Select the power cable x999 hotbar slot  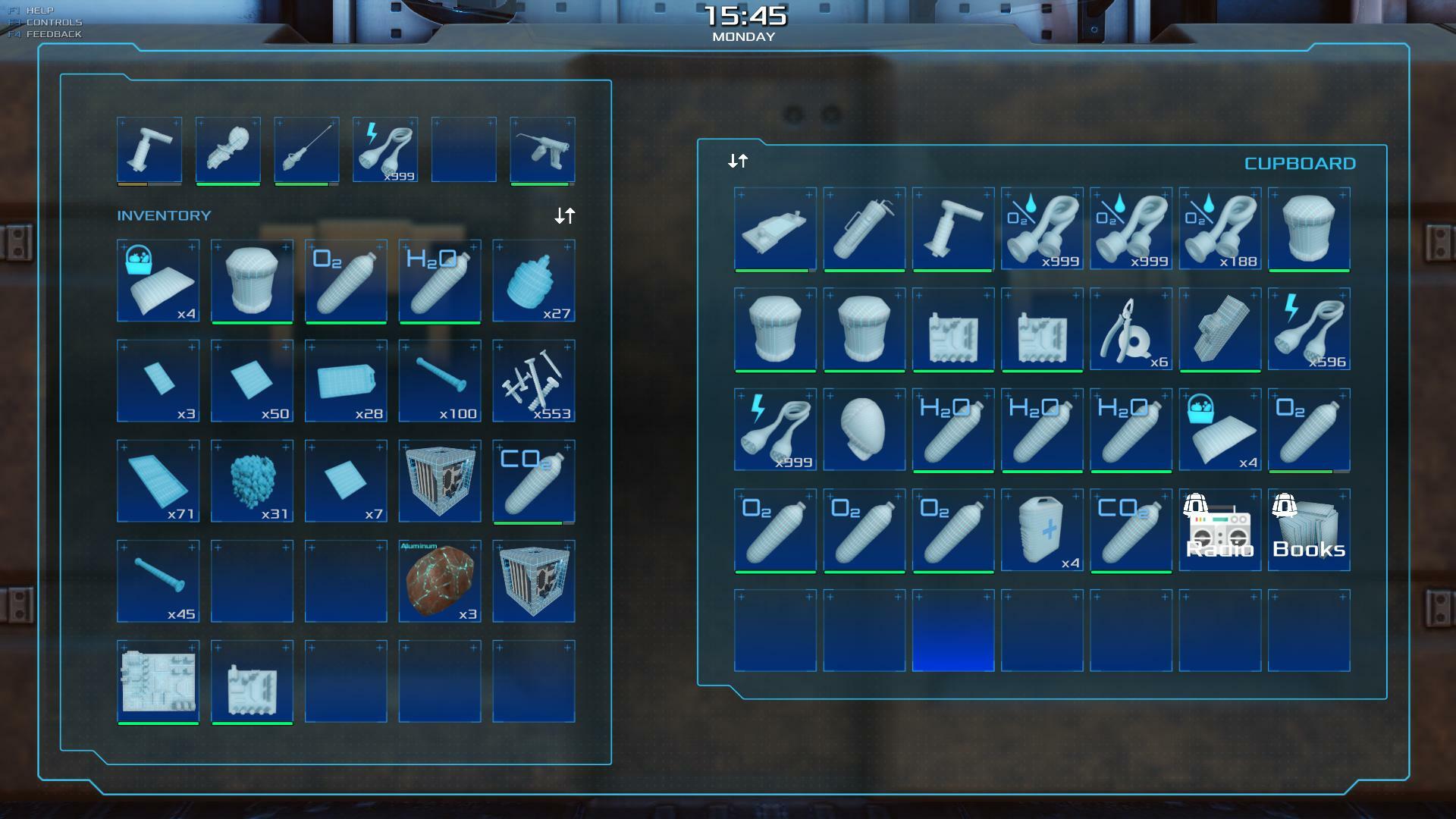[x=385, y=149]
